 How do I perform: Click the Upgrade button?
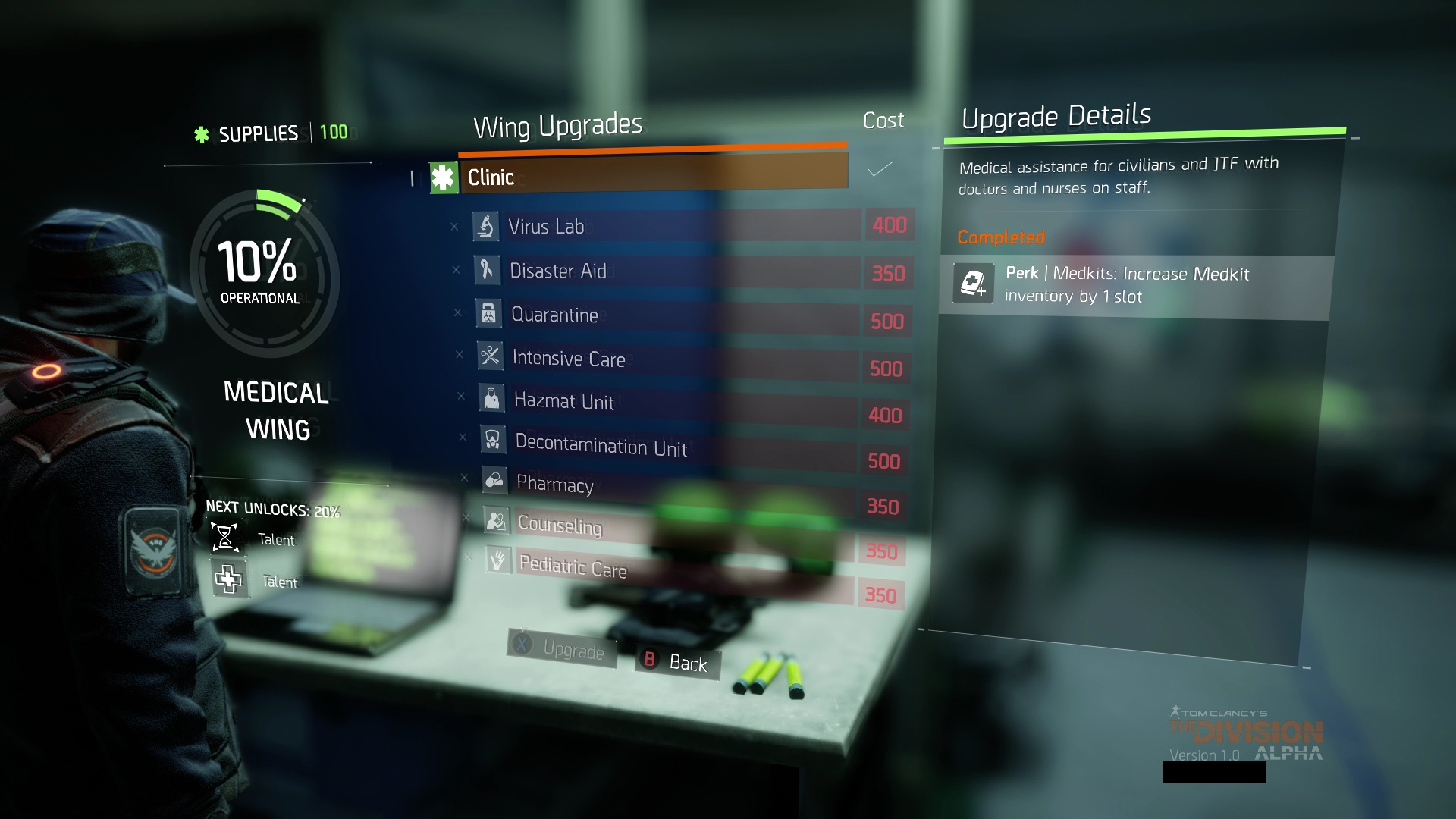(562, 648)
